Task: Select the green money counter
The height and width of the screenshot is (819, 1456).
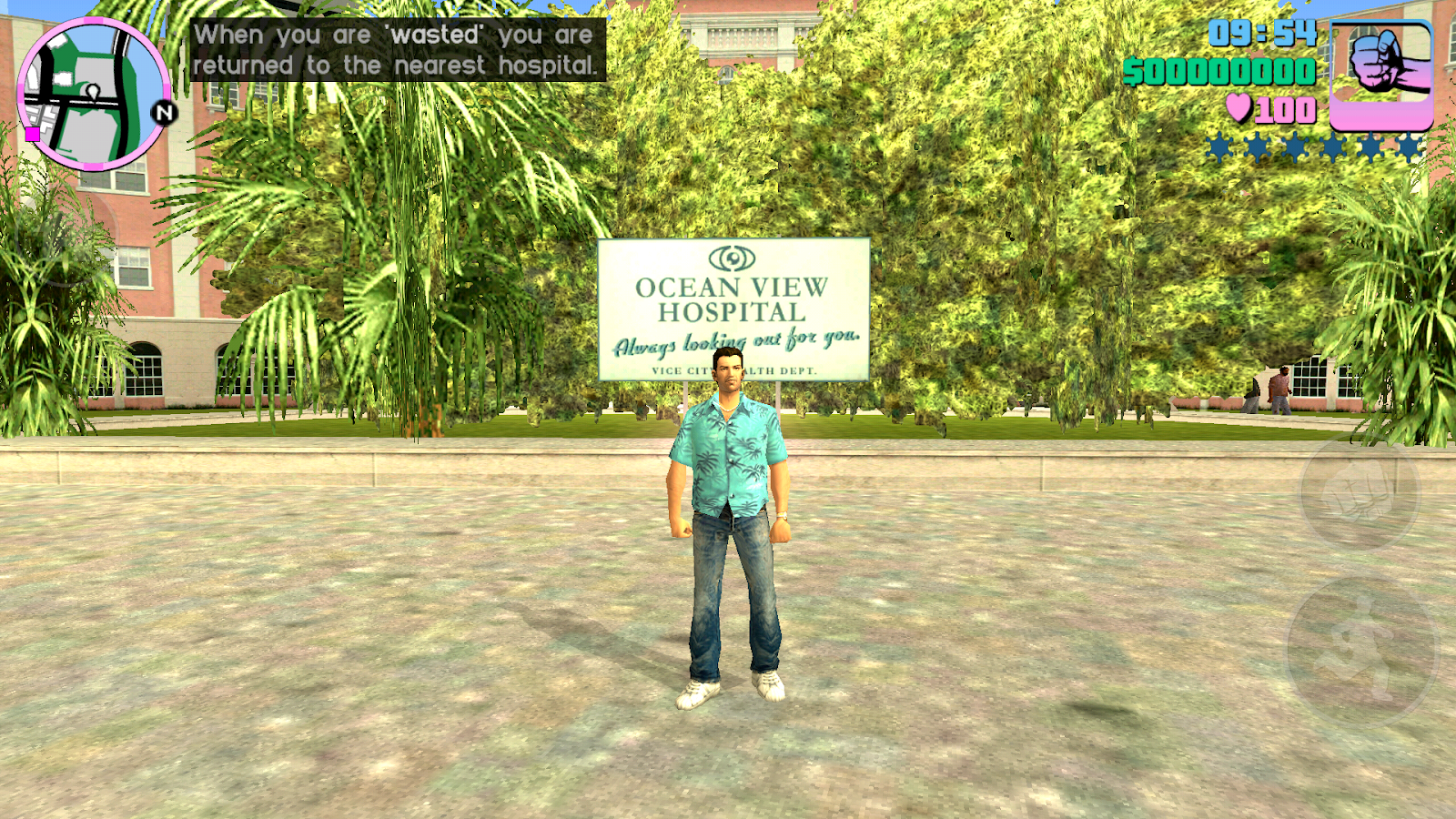Action: [1219, 71]
